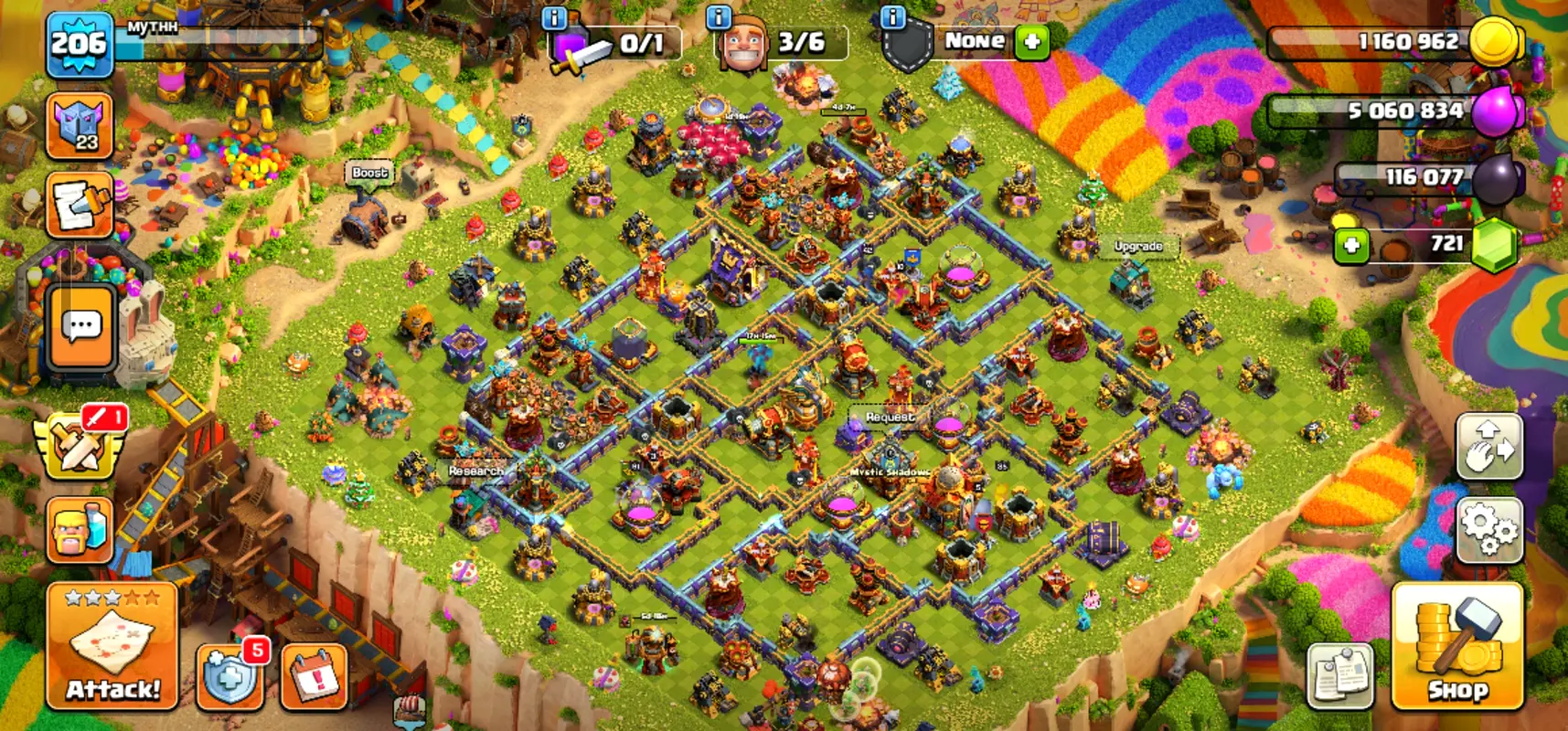Screen dimensions: 1568x731
Task: Tap the Attack! button
Action: [x=112, y=647]
